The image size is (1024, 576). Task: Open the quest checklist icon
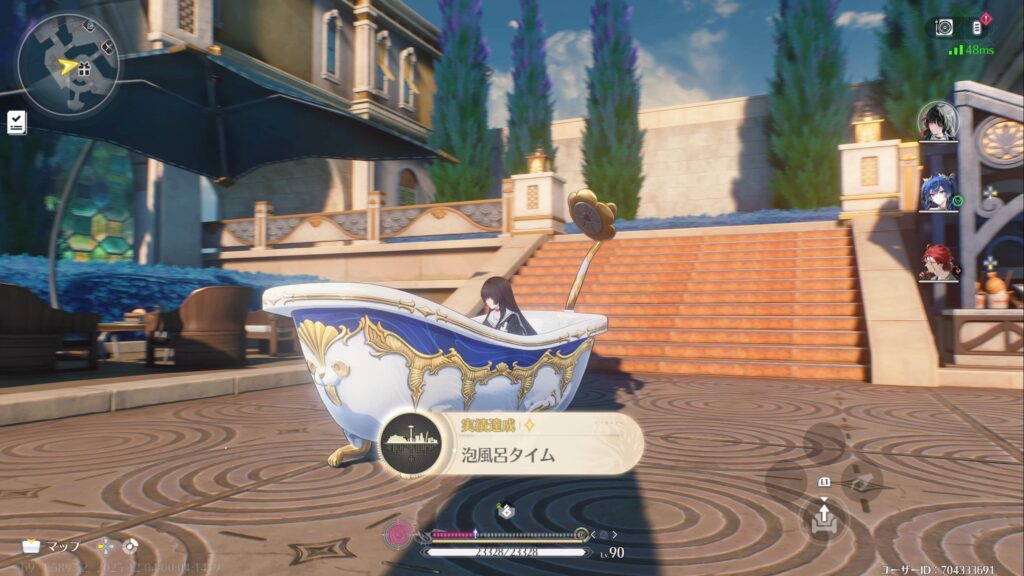[x=17, y=122]
